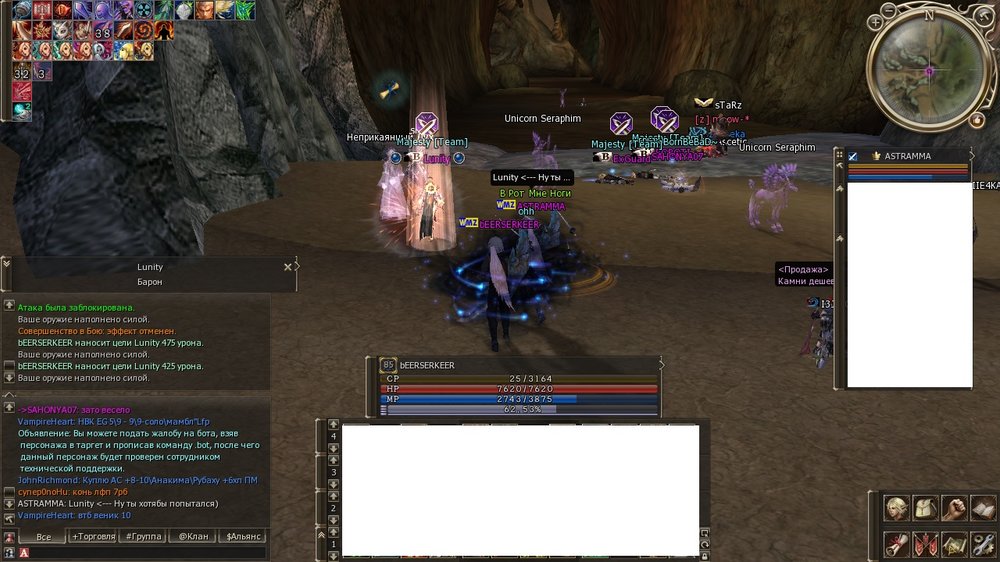Switch to the $Альянс chat tab
Screen dimensions: 1000x562
pyautogui.click(x=244, y=537)
